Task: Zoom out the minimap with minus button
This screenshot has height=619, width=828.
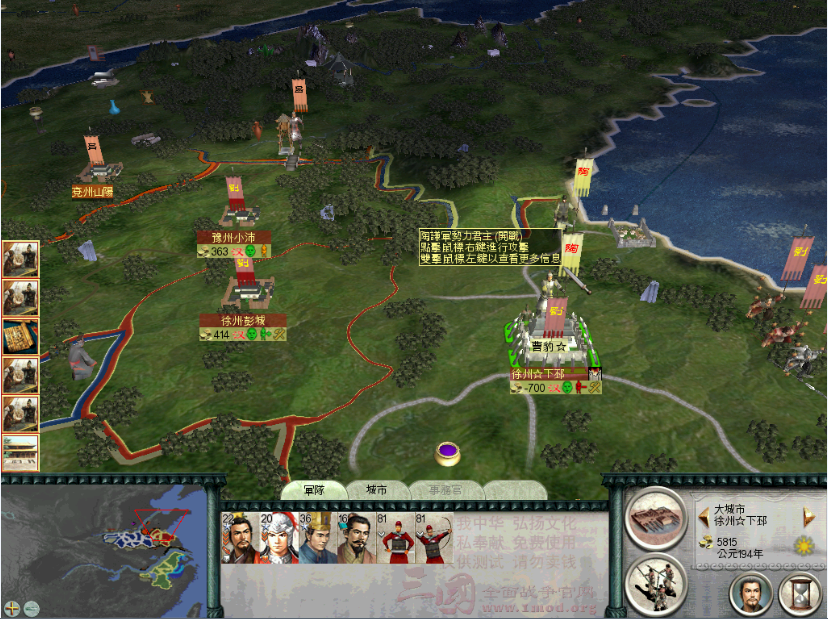Action: 32,607
